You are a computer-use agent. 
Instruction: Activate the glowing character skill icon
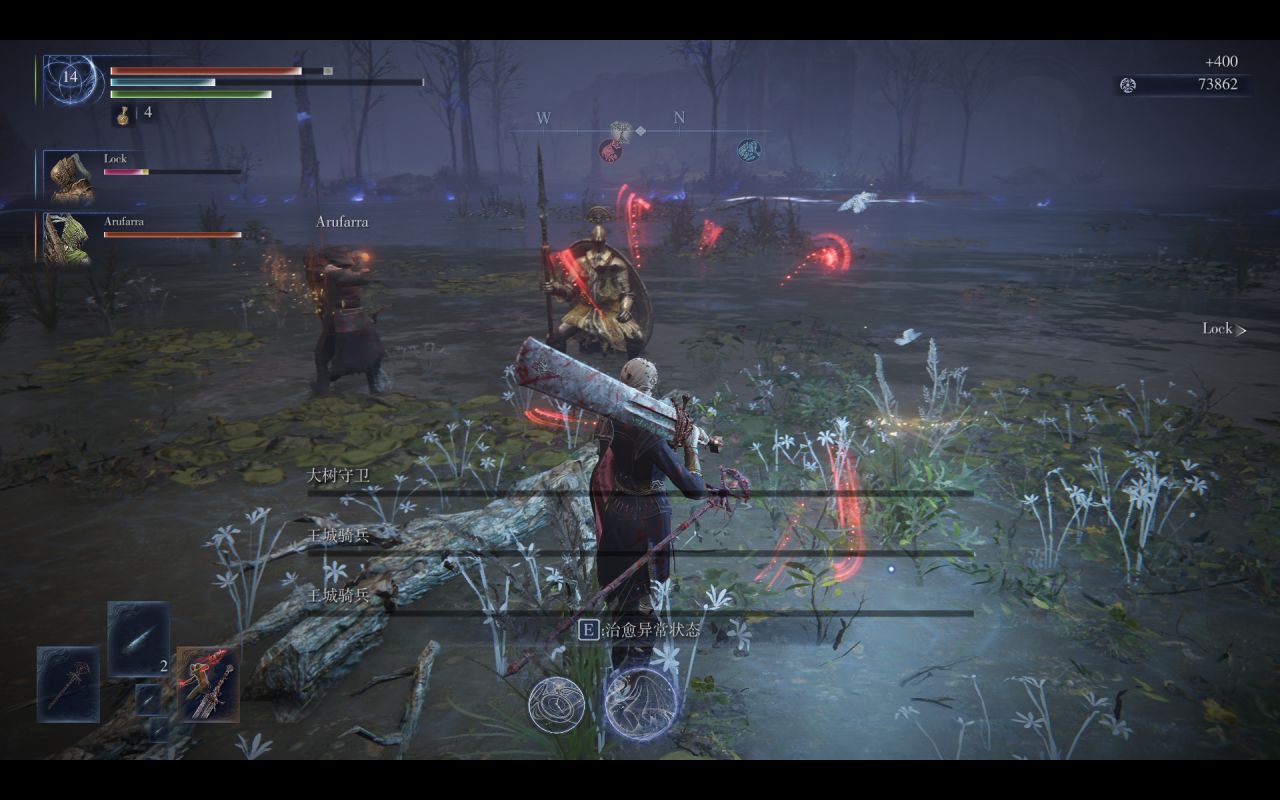640,703
